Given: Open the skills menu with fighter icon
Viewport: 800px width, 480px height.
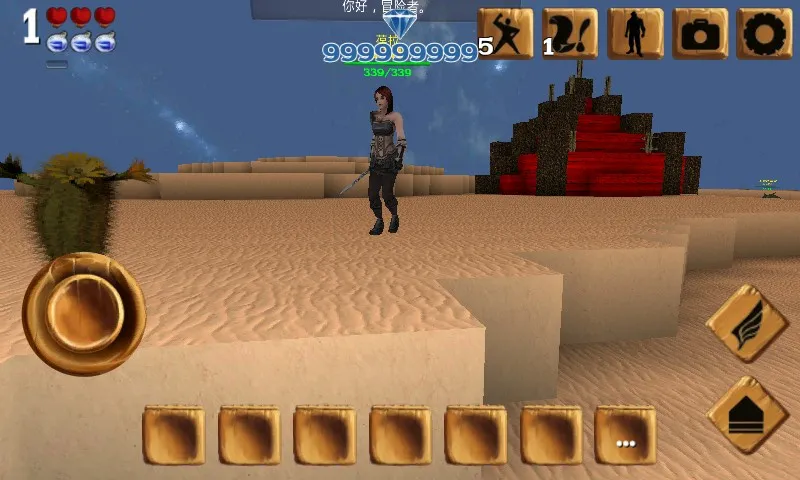Looking at the screenshot, I should tap(506, 34).
